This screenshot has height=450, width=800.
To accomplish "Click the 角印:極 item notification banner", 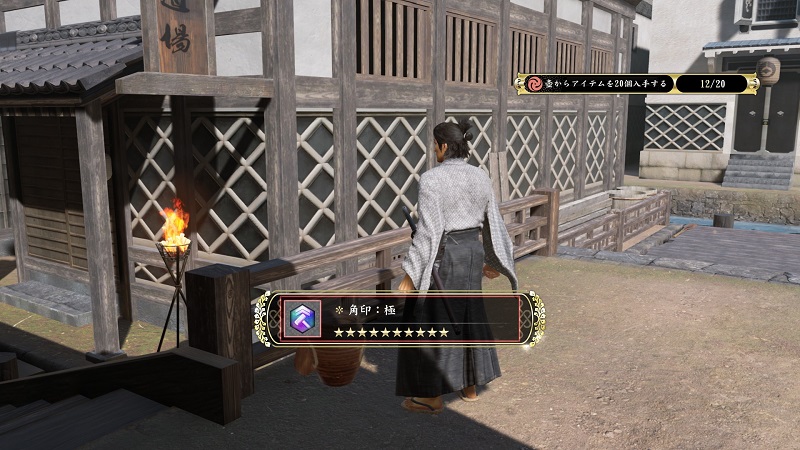I will point(400,320).
